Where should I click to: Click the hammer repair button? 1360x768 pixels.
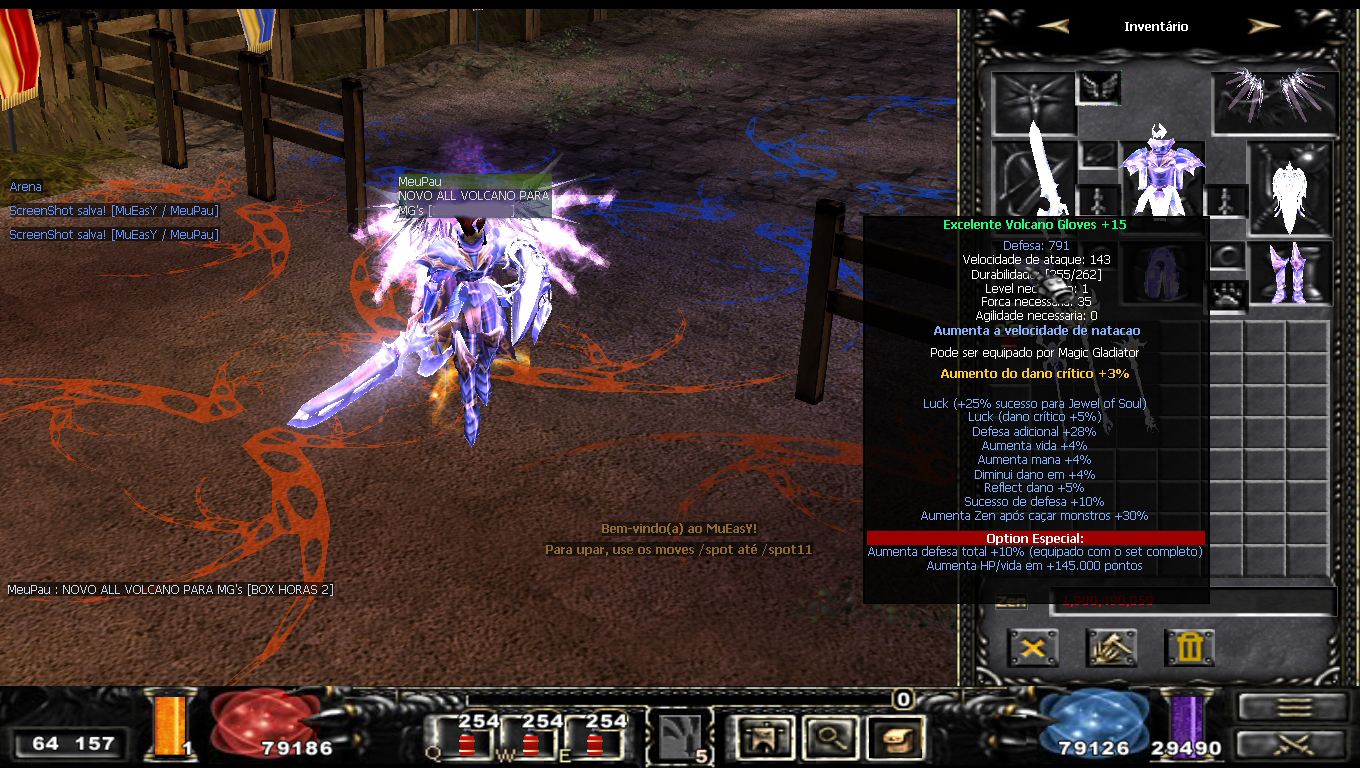(1111, 648)
